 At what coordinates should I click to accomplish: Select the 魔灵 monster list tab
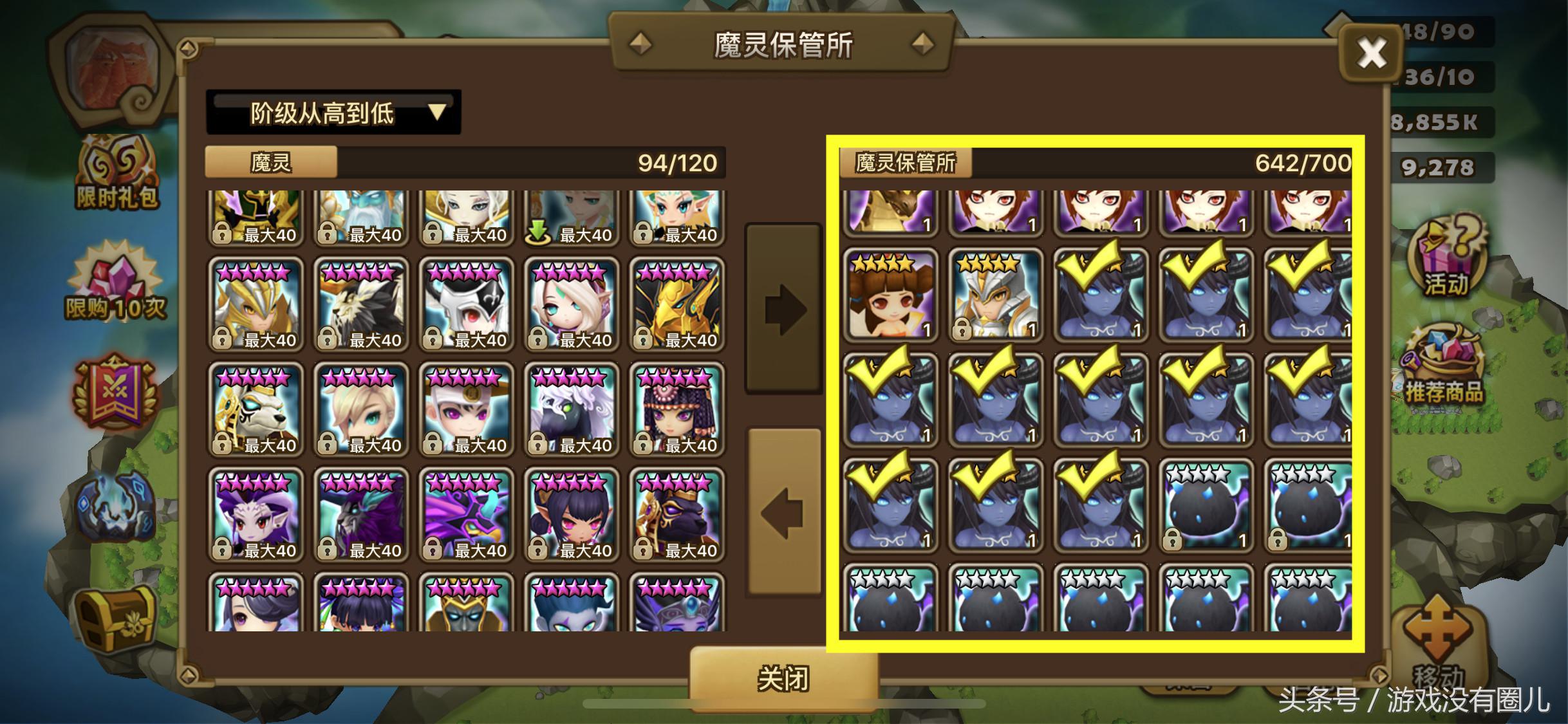point(269,162)
